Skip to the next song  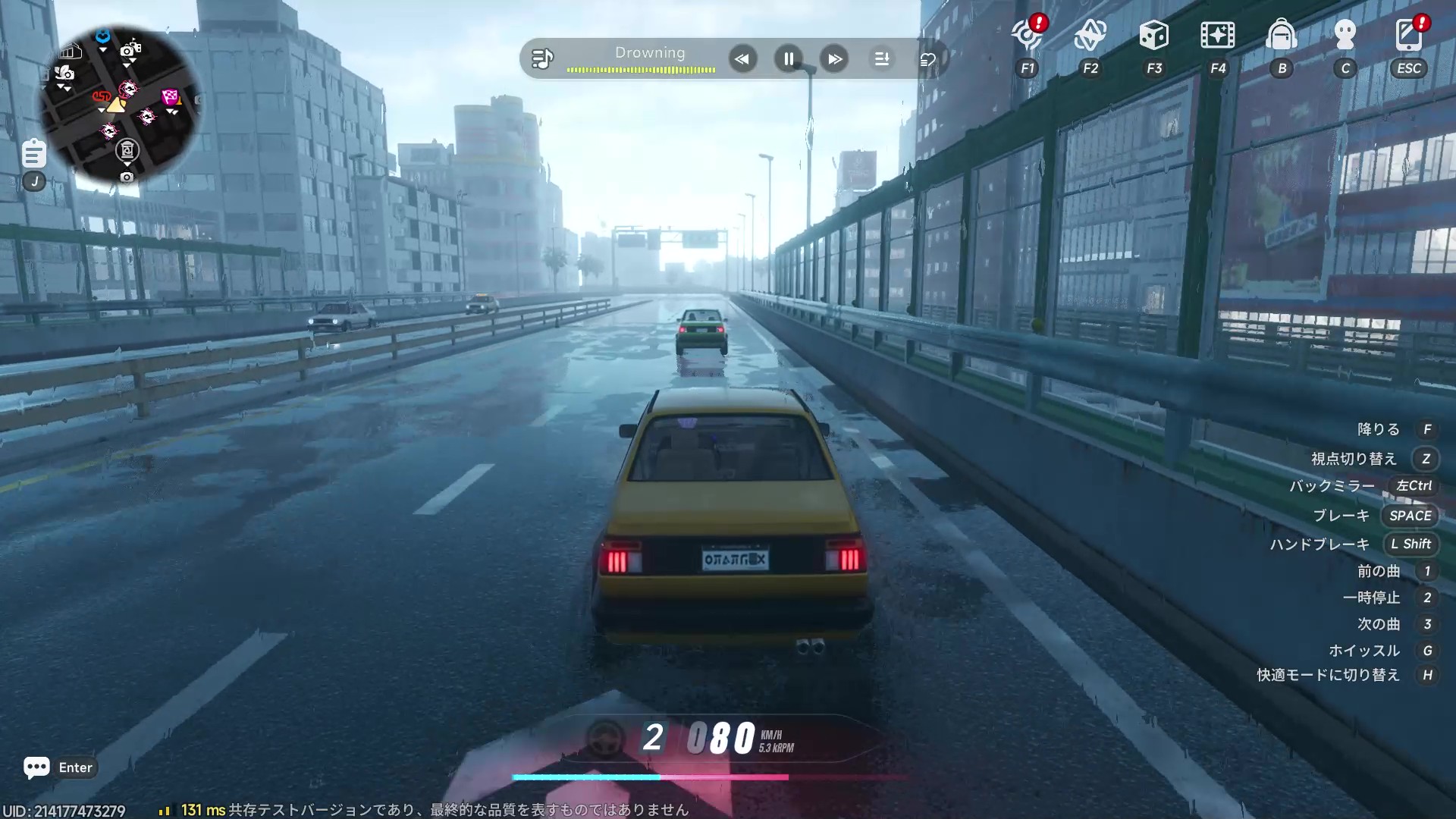point(834,58)
